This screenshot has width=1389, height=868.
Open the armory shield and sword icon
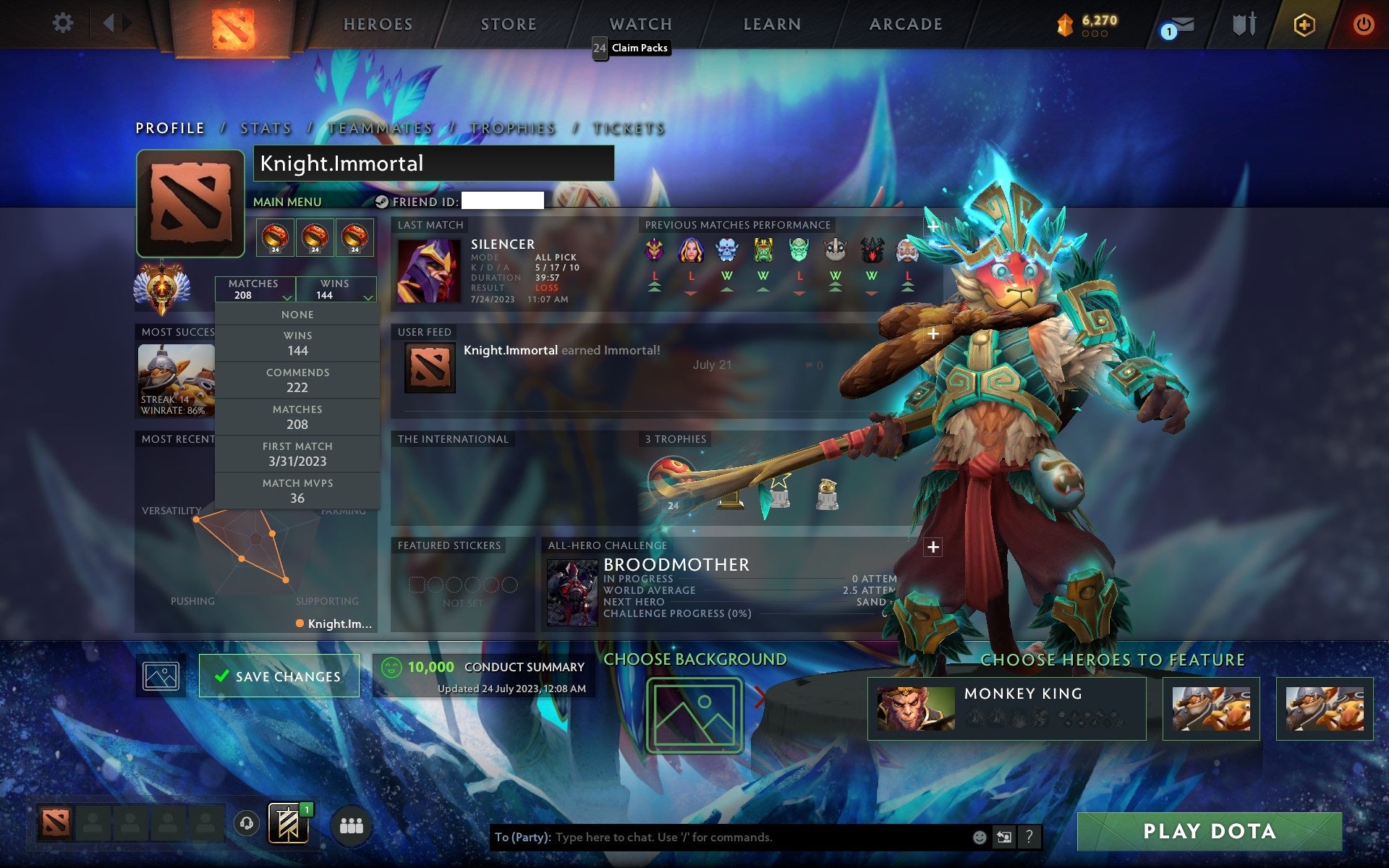point(1243,24)
